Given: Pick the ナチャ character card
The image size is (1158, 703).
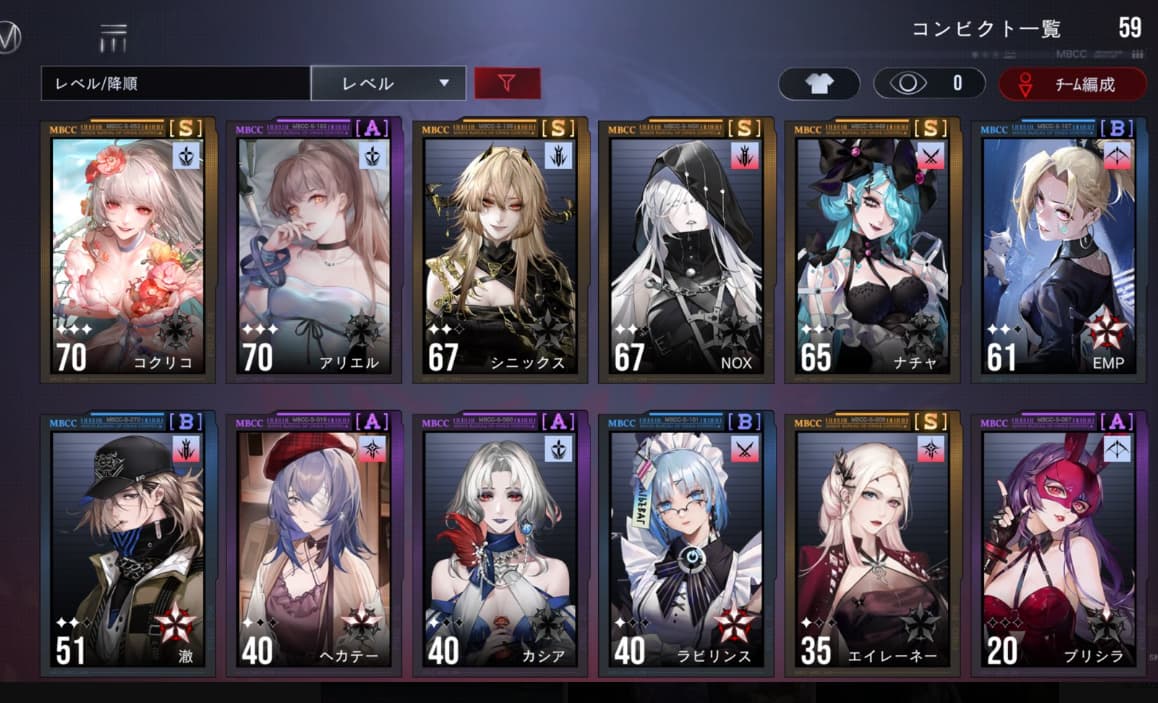Looking at the screenshot, I should coord(872,252).
